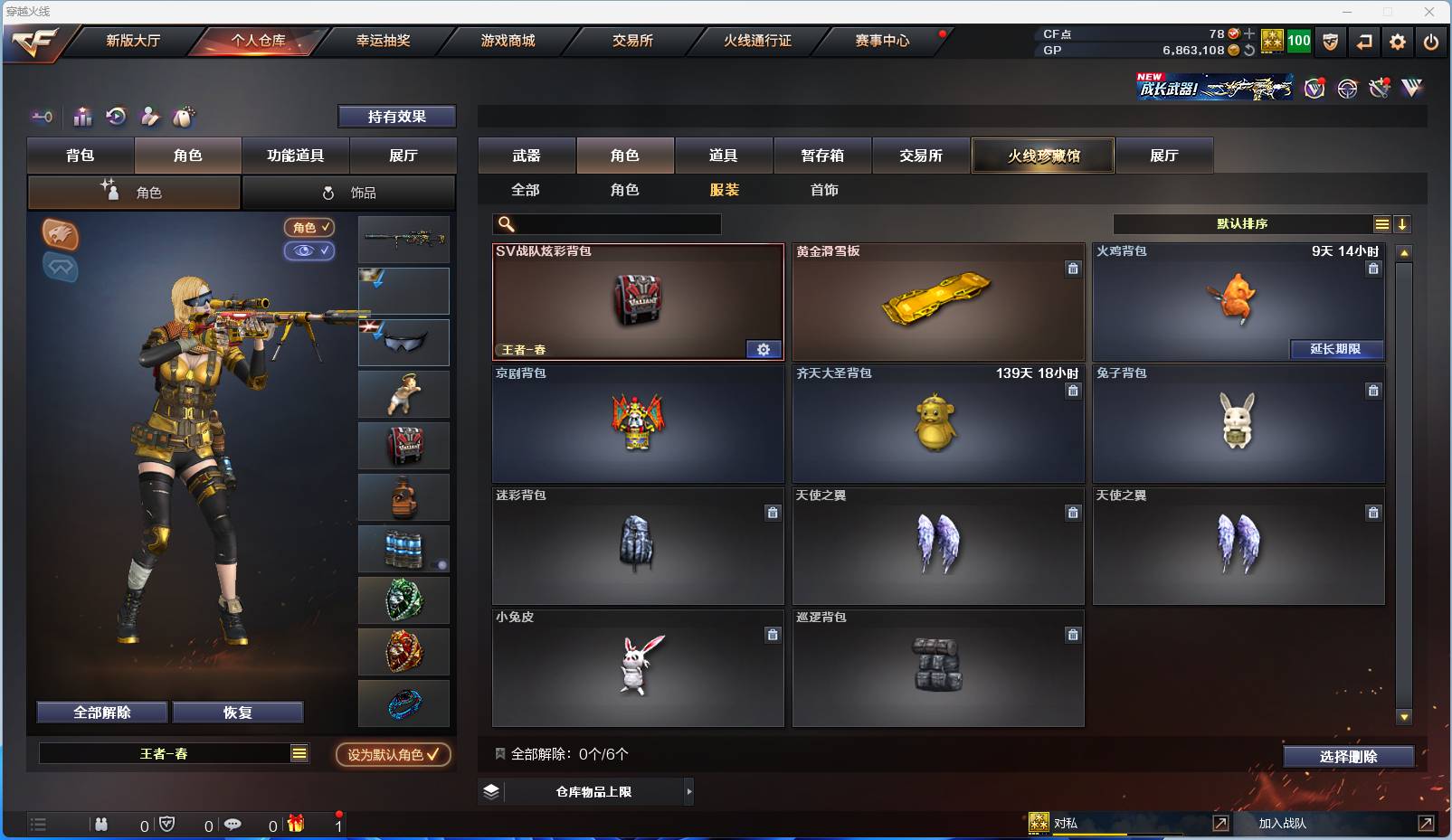Select the key icon above the character panel
Screen dimensions: 1452x840
42,117
